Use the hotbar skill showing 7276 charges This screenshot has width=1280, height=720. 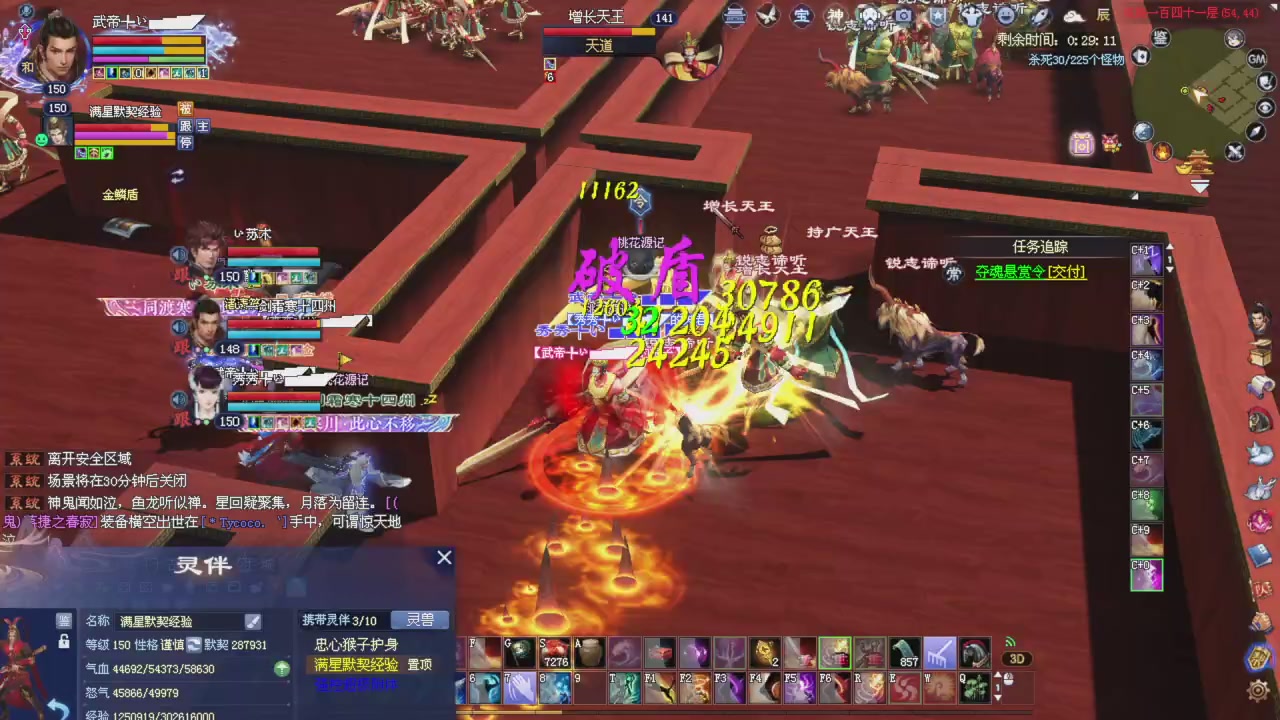point(556,653)
